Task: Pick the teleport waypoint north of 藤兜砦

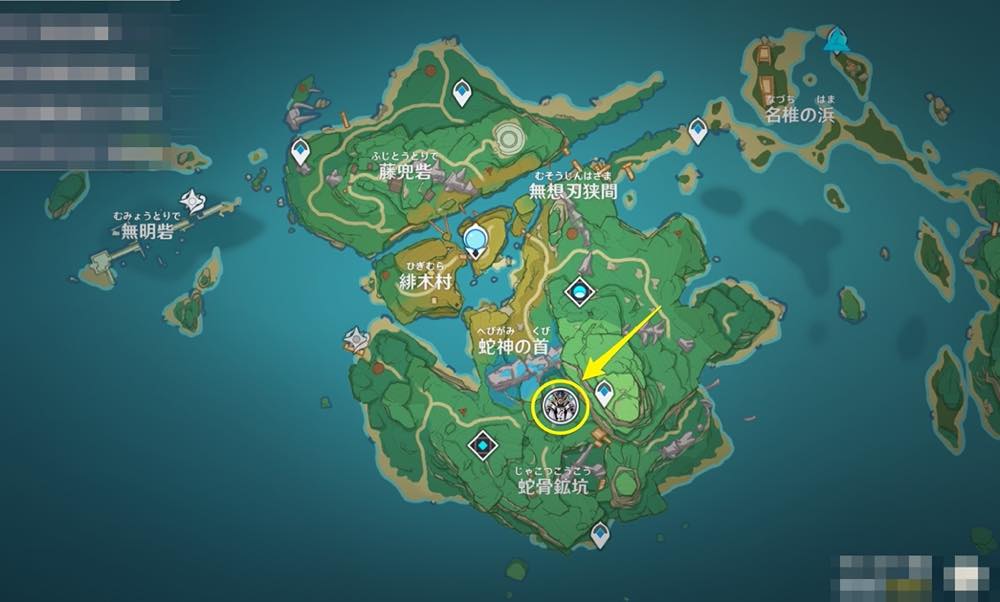Action: [461, 93]
